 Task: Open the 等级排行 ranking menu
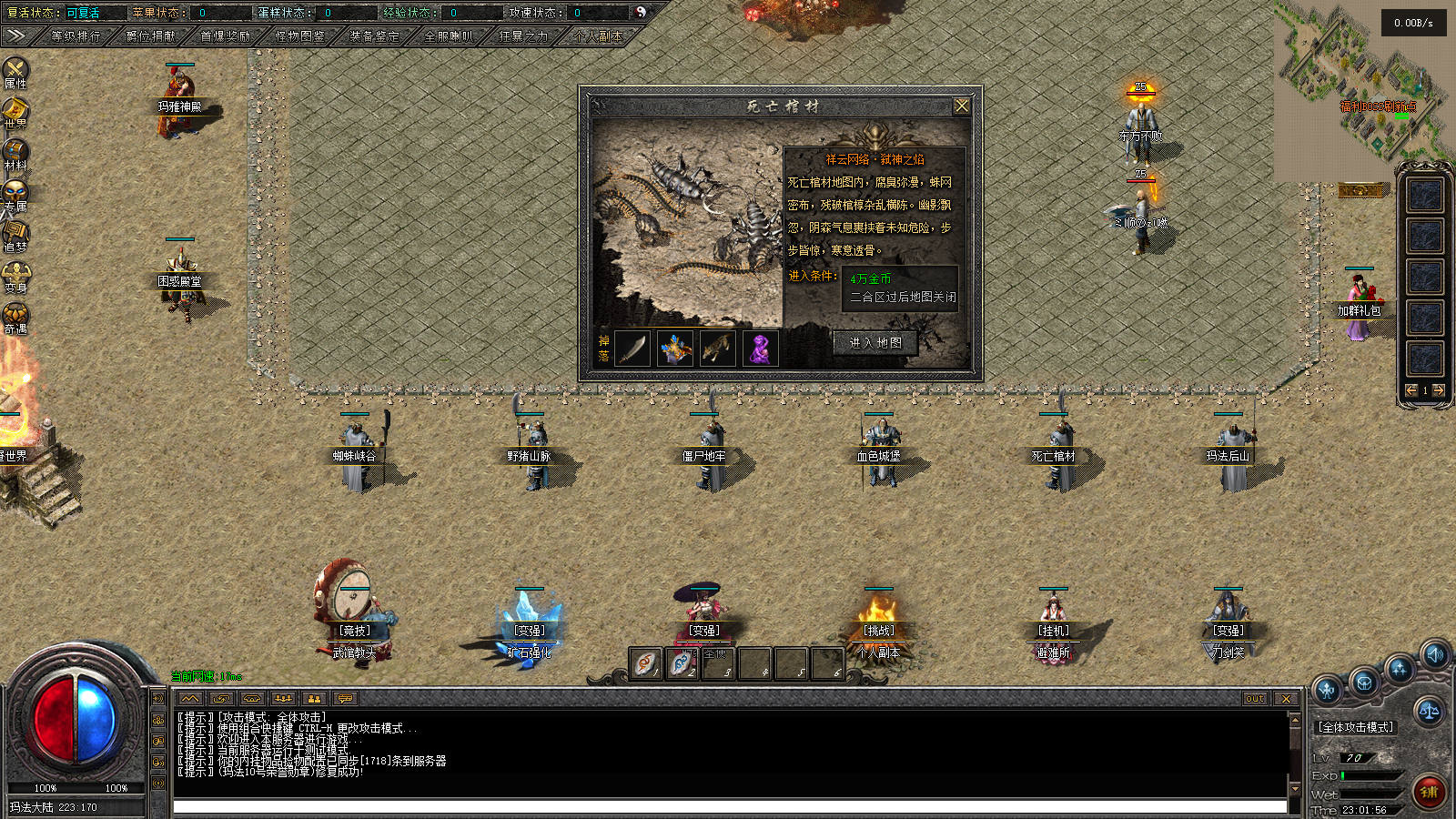[x=76, y=36]
